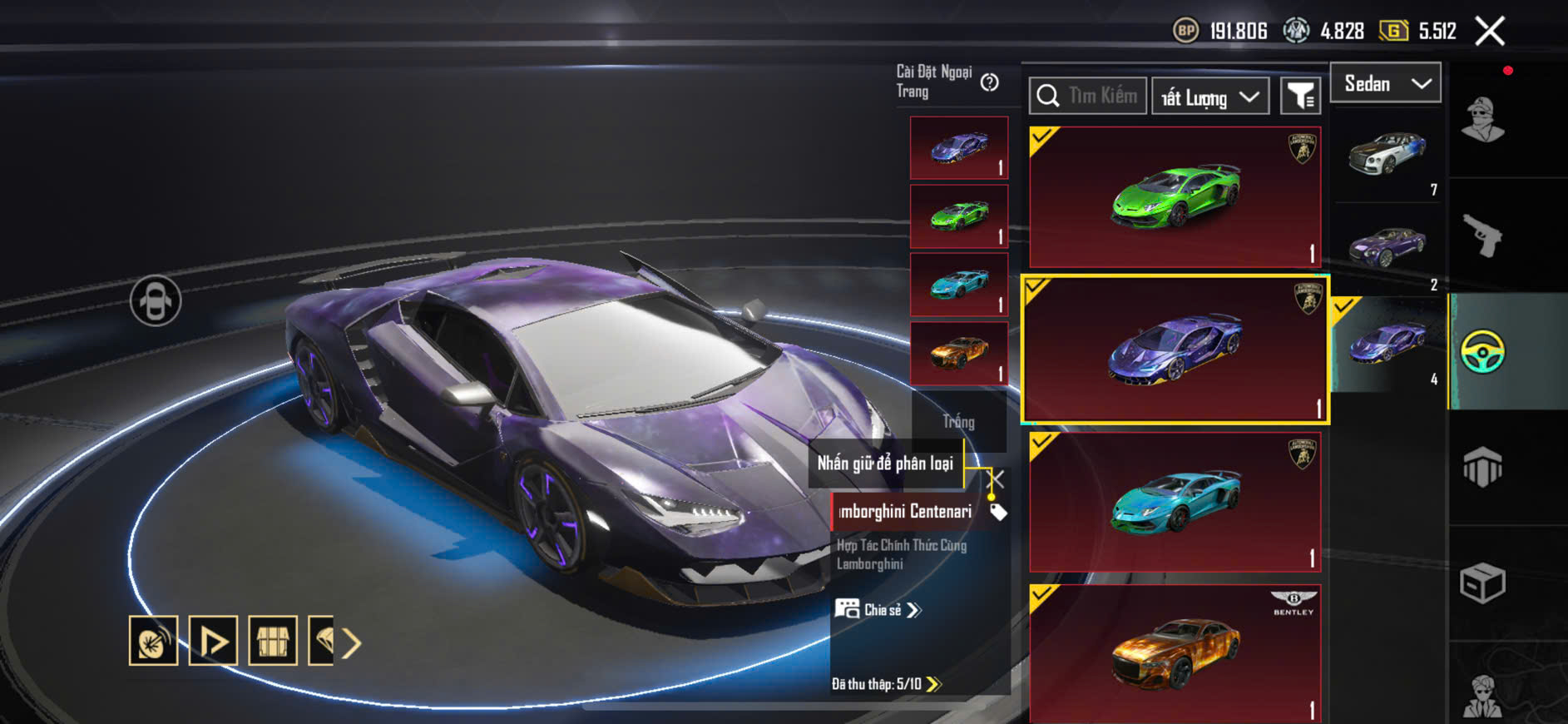Select the white Rolls-Royce vehicle model
Screen dimensions: 1568x724
(x=1387, y=155)
